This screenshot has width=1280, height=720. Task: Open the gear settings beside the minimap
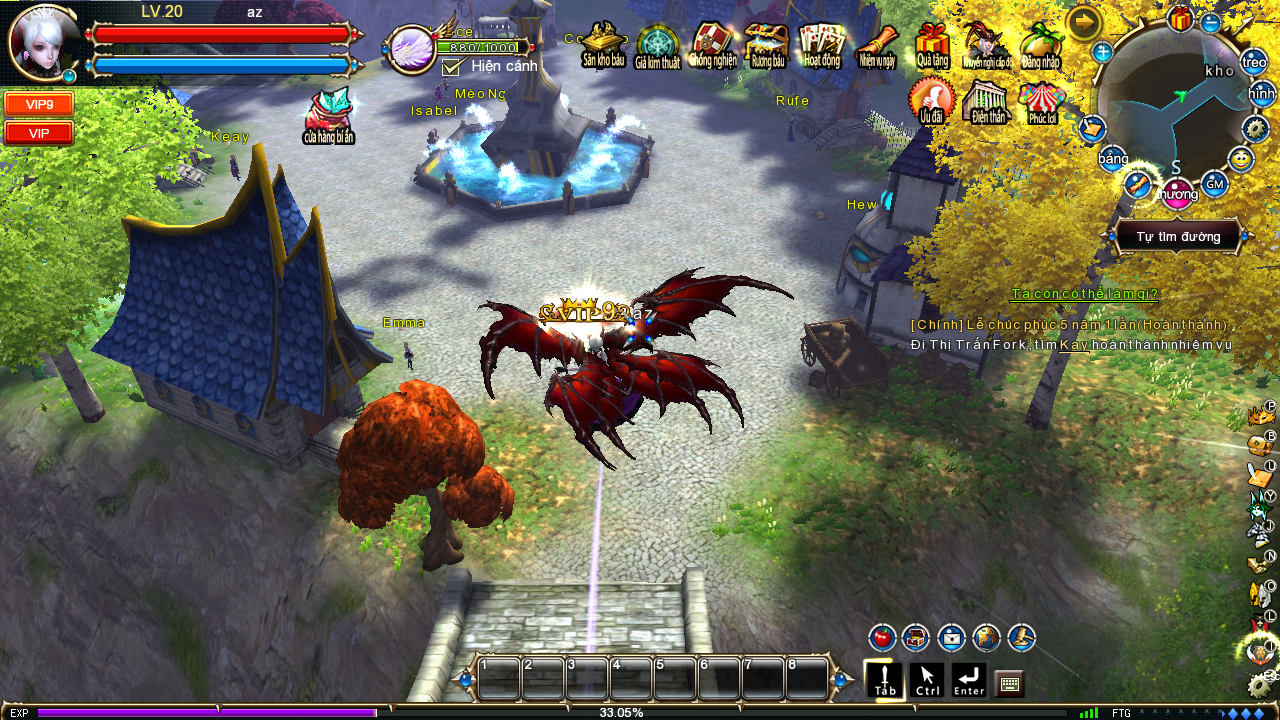pyautogui.click(x=1256, y=129)
